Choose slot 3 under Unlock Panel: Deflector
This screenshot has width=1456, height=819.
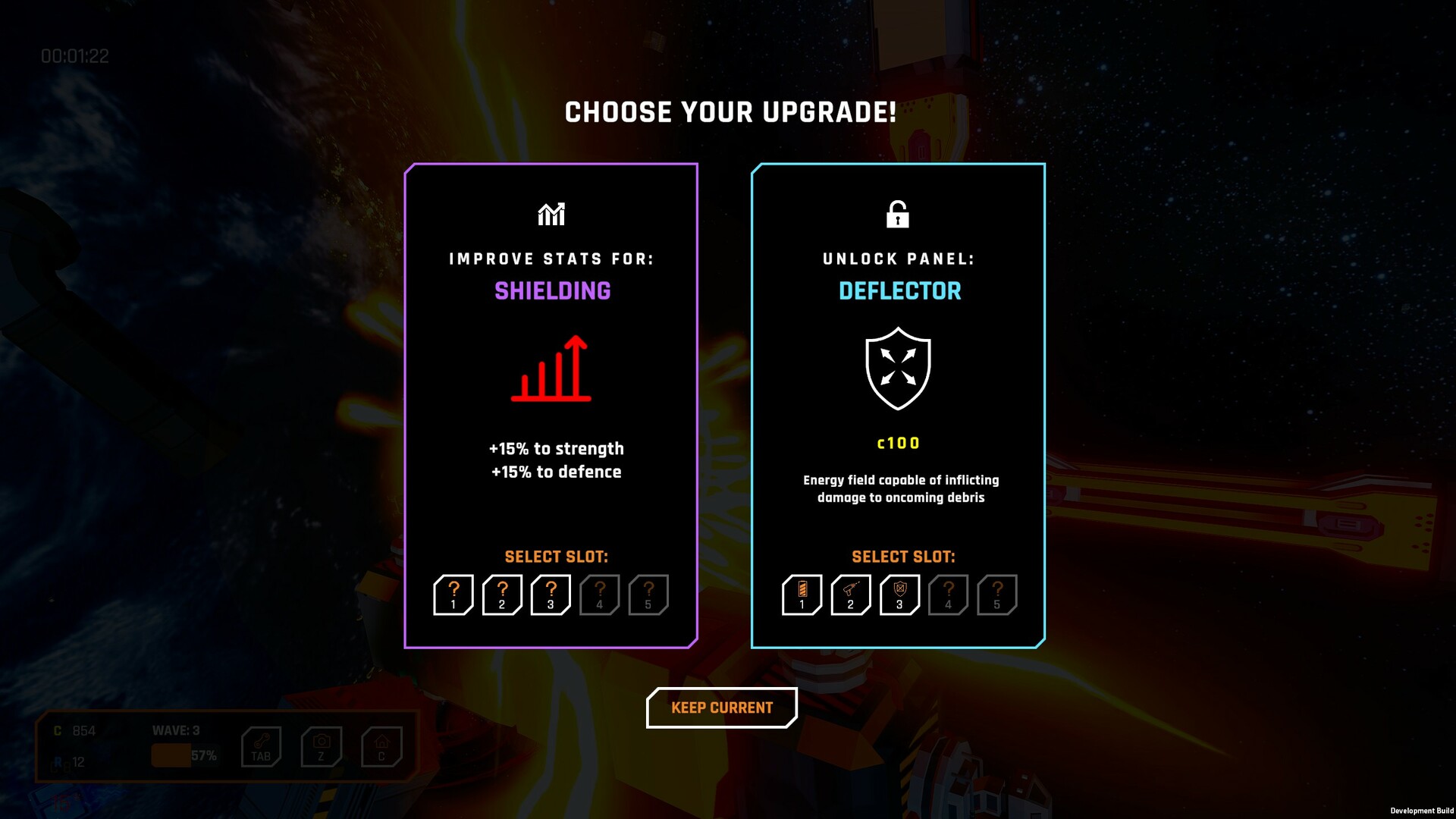(899, 595)
